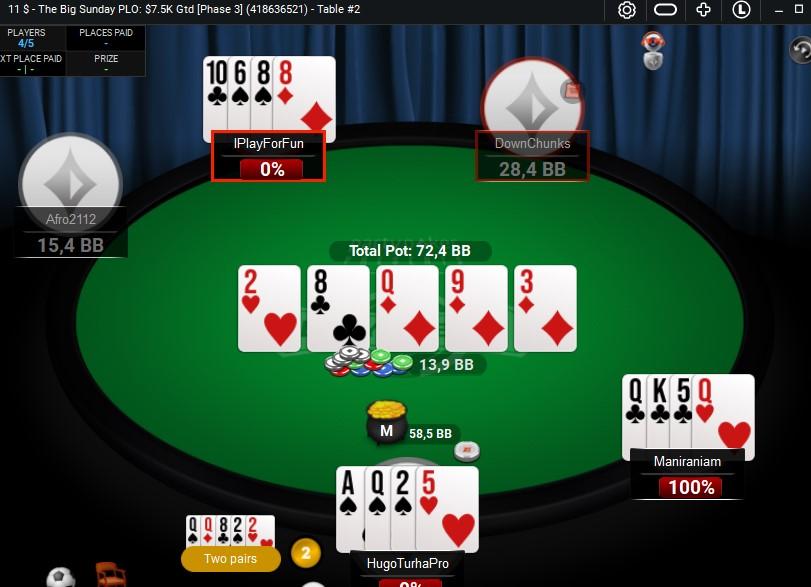
Task: Select the IPlayForFun player panel
Action: 268,156
